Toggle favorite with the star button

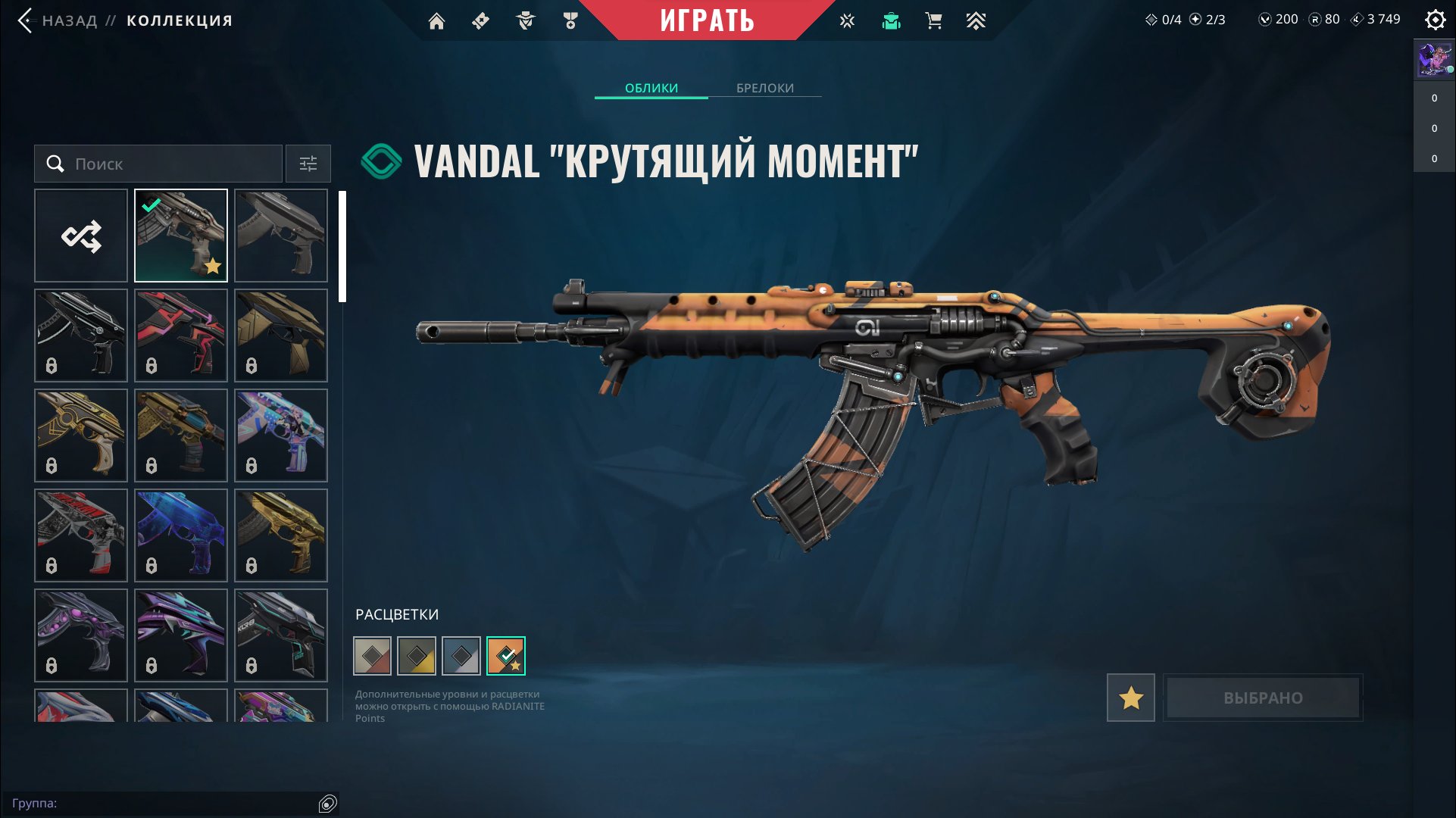(1130, 698)
